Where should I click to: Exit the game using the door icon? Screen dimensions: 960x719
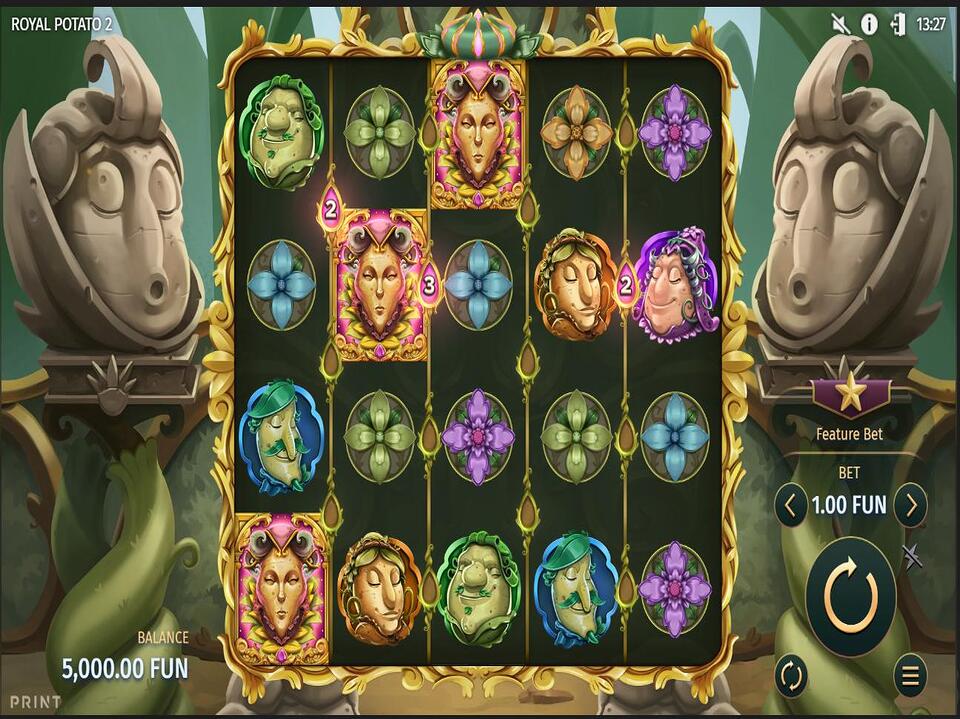[x=897, y=24]
